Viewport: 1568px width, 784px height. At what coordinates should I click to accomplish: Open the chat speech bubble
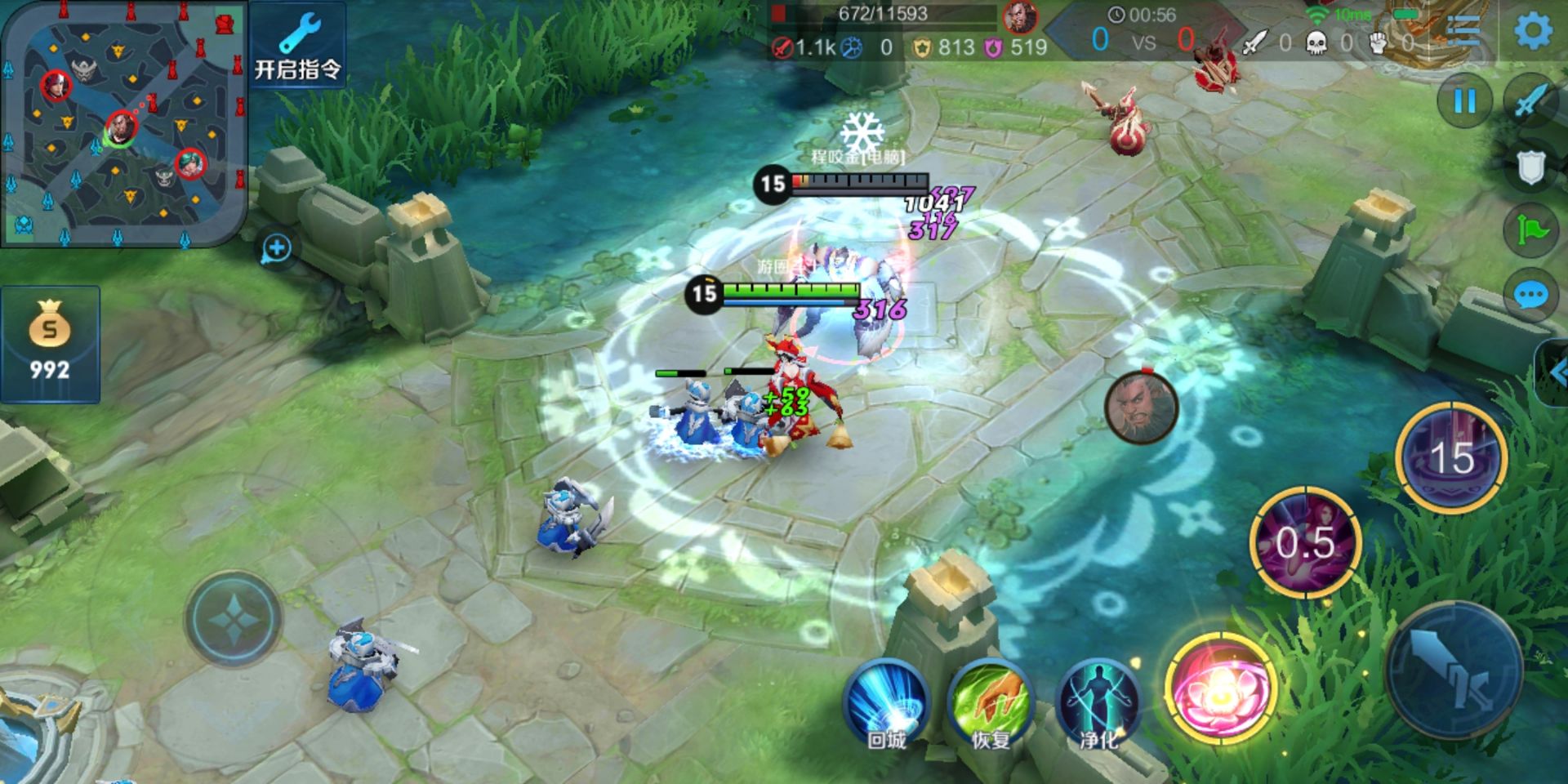pyautogui.click(x=1530, y=296)
